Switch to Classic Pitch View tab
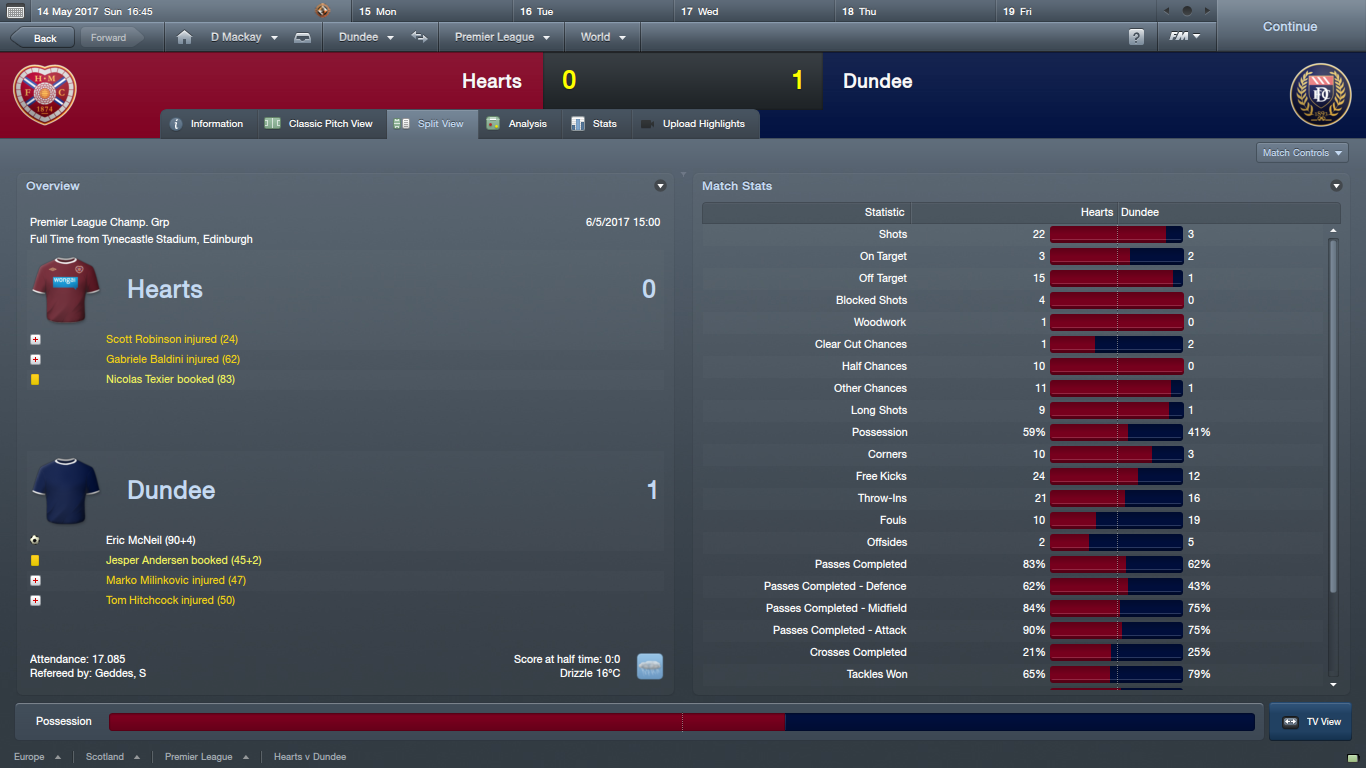This screenshot has width=1366, height=768. 320,124
